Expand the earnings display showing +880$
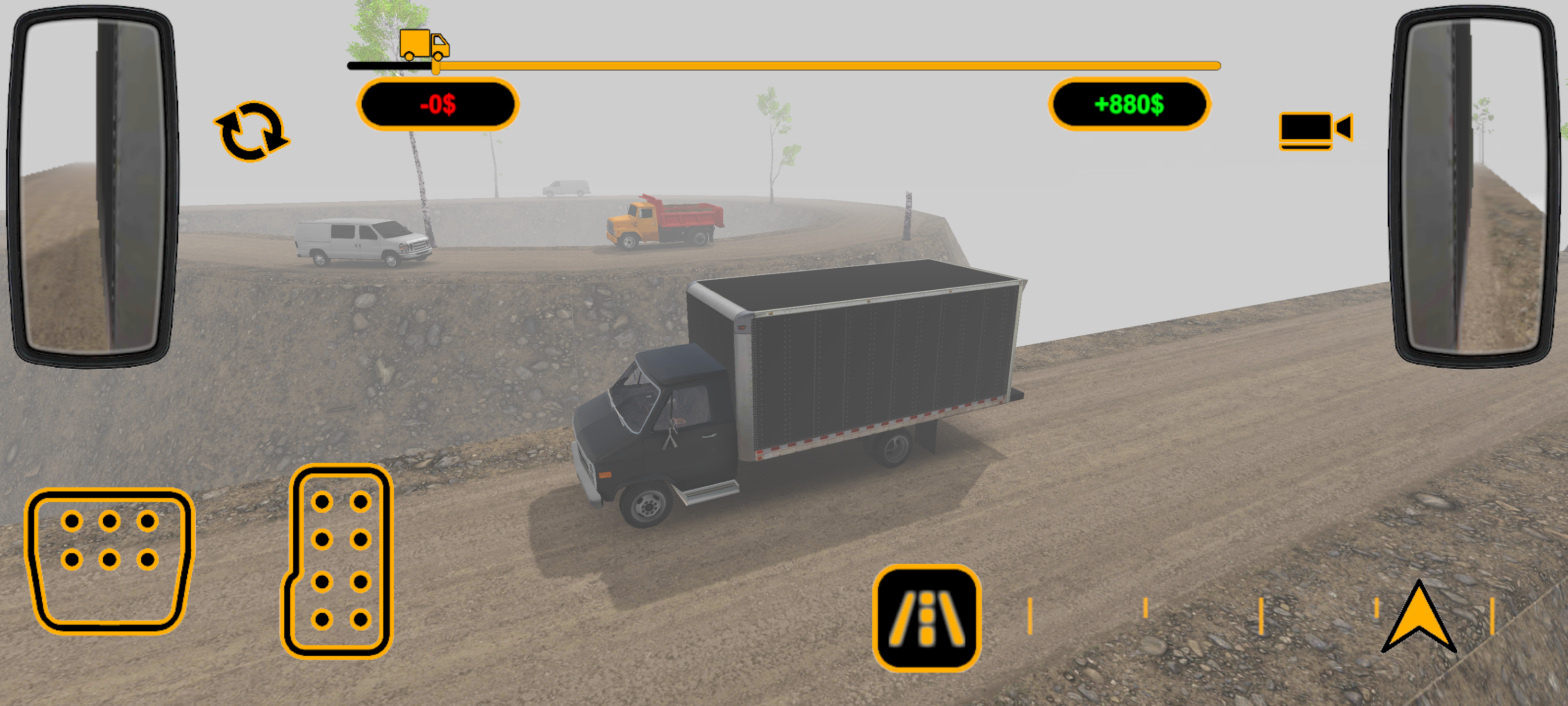Screen dimensions: 1568x706 pos(1128,104)
